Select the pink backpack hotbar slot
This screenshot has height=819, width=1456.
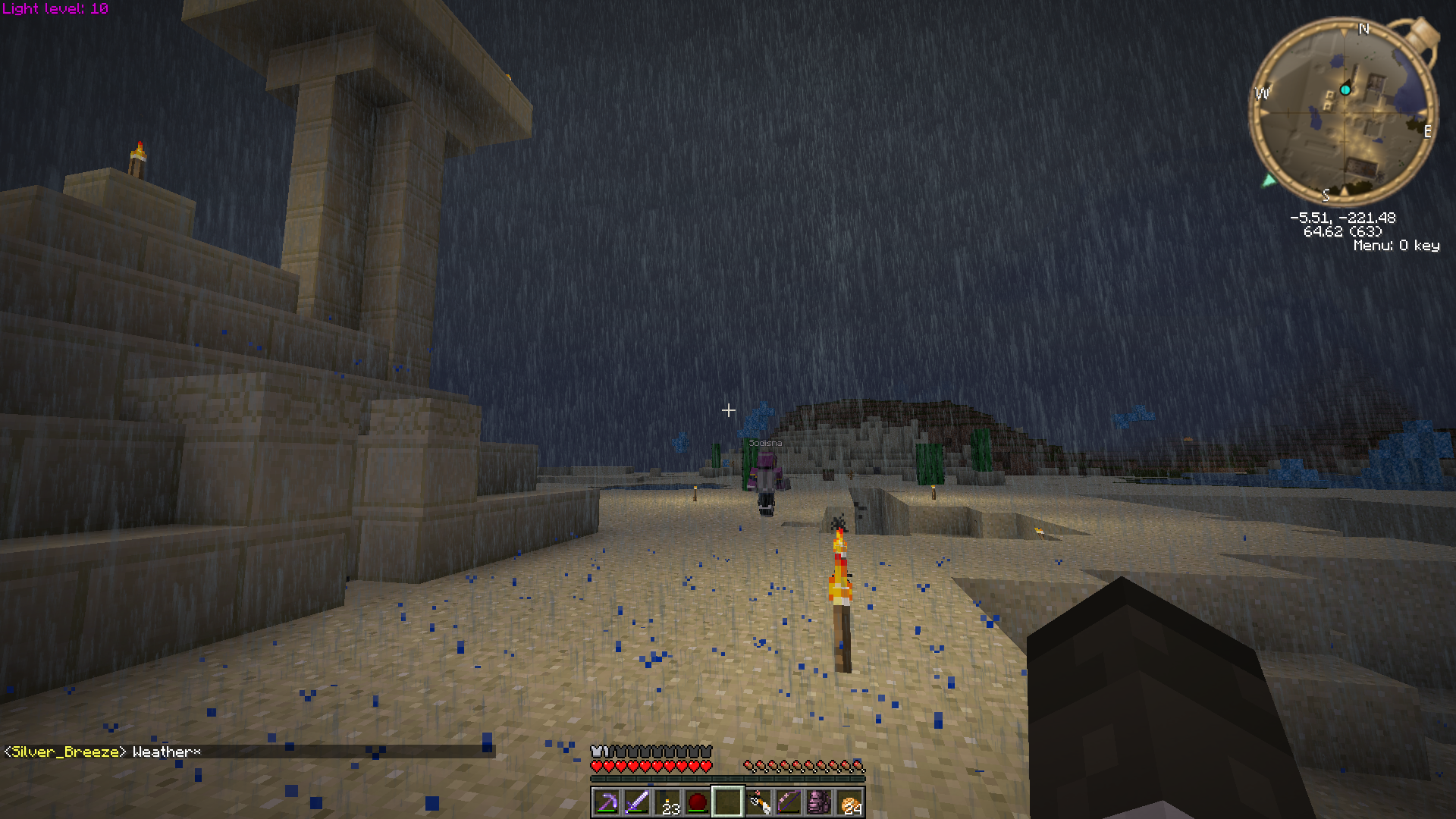819,802
